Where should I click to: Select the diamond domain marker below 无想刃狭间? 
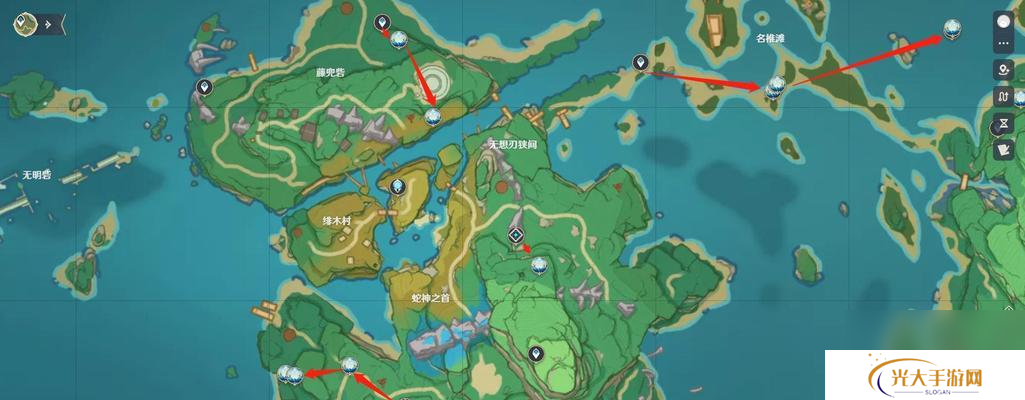(x=516, y=235)
